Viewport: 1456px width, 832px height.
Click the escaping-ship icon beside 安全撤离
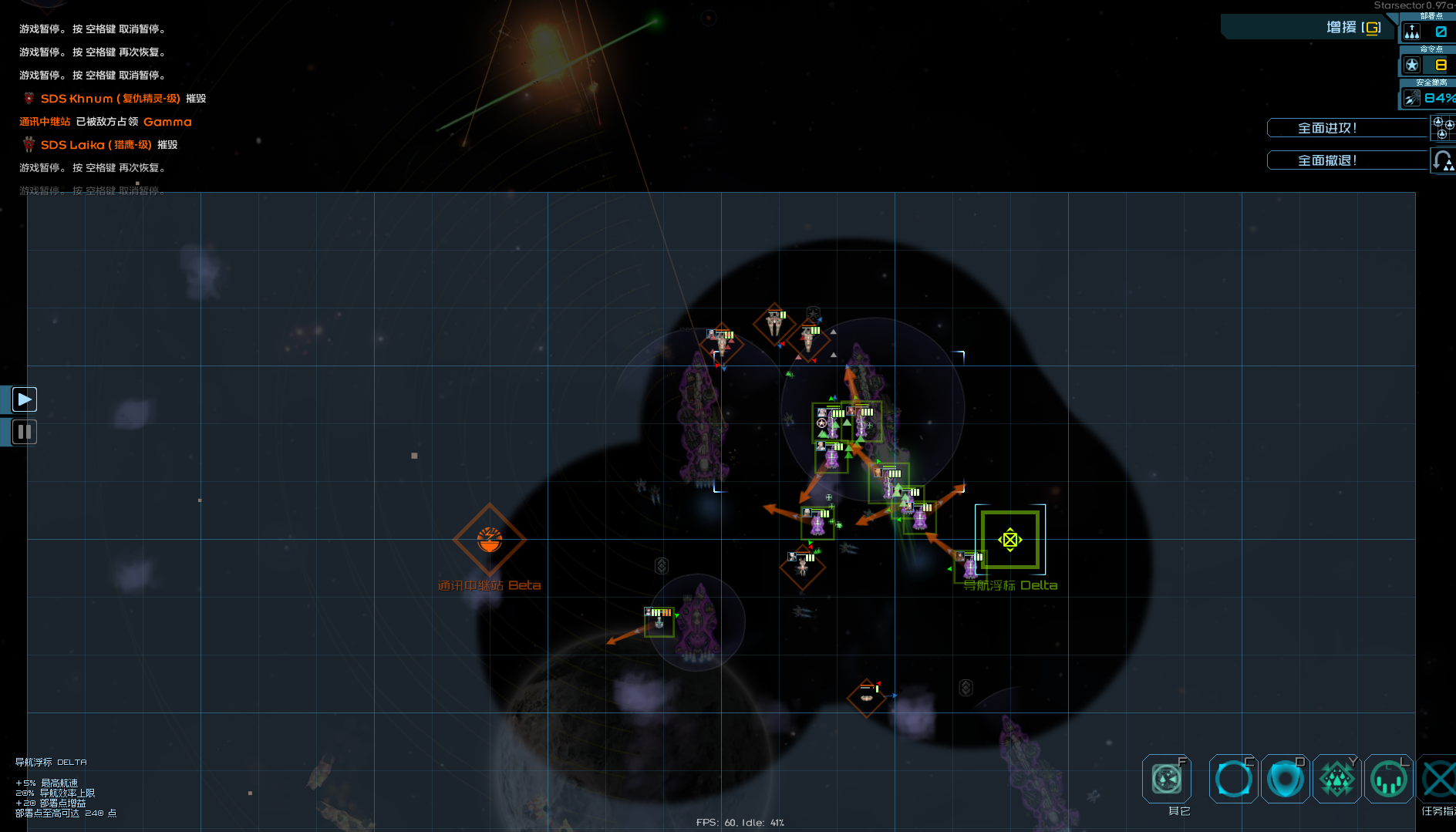point(1410,98)
